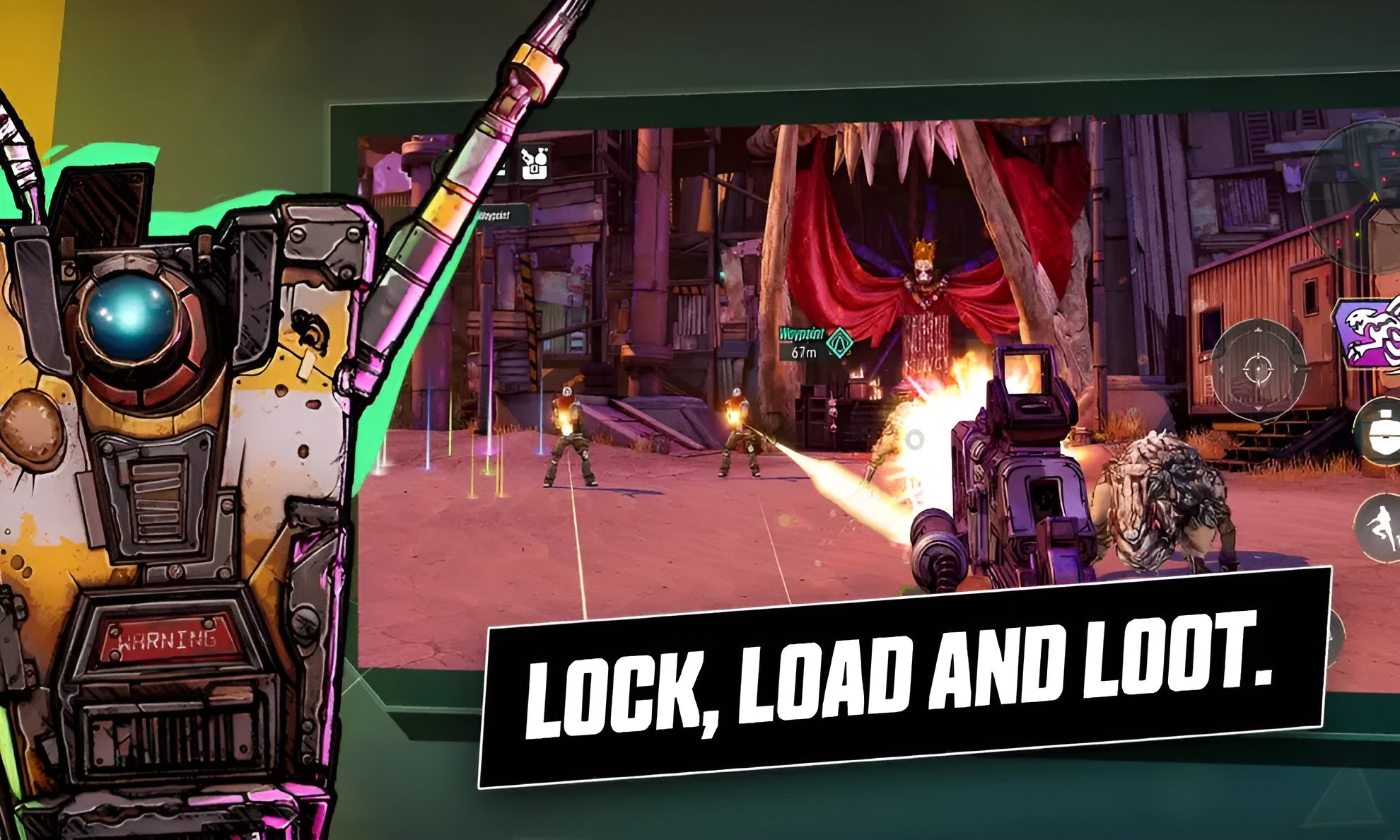Screen dimensions: 1400x840
Task: Tap the yellow compass arrow on the minimap
Action: (1375, 197)
